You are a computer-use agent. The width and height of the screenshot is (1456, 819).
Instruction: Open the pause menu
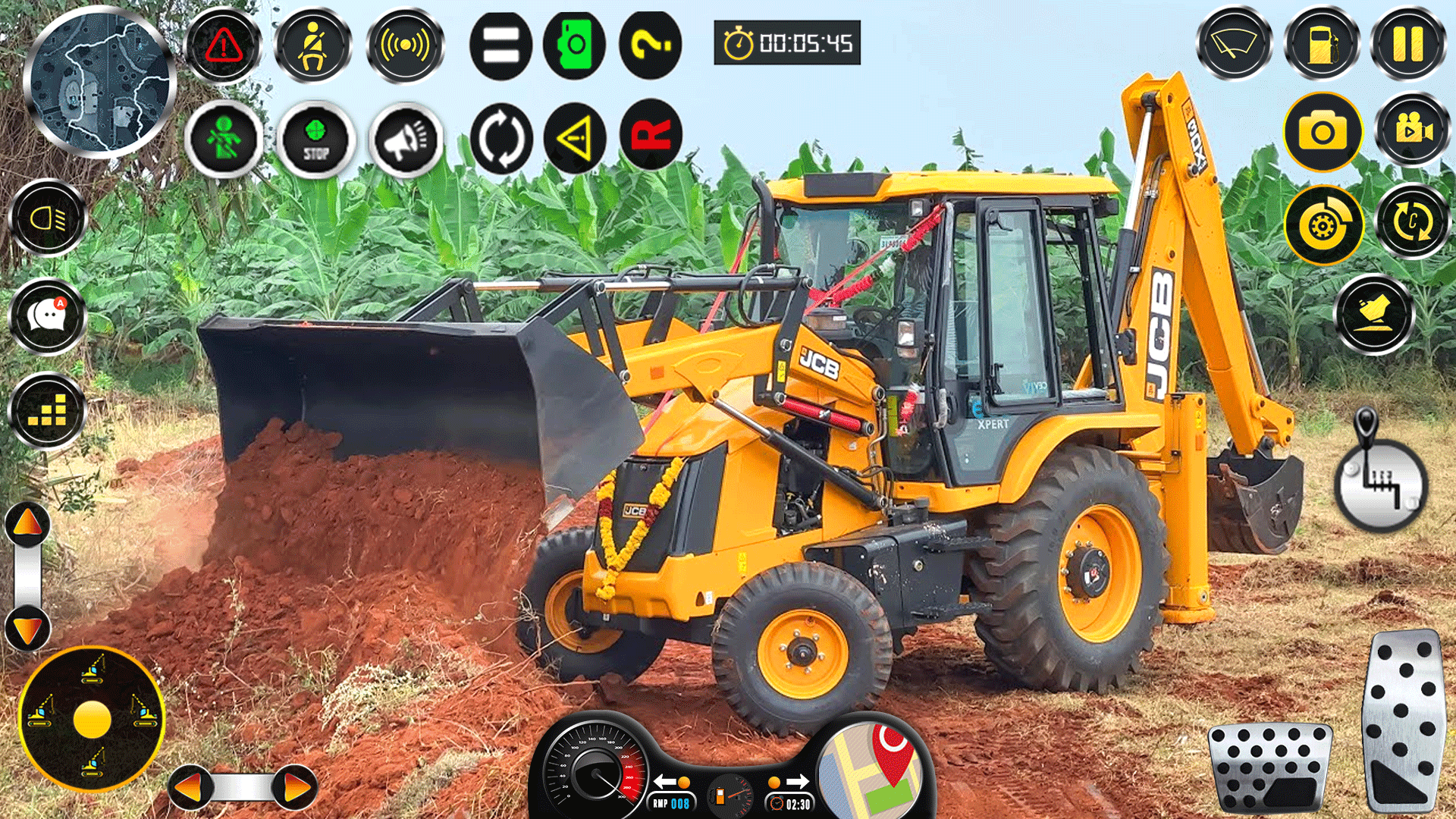click(1407, 45)
